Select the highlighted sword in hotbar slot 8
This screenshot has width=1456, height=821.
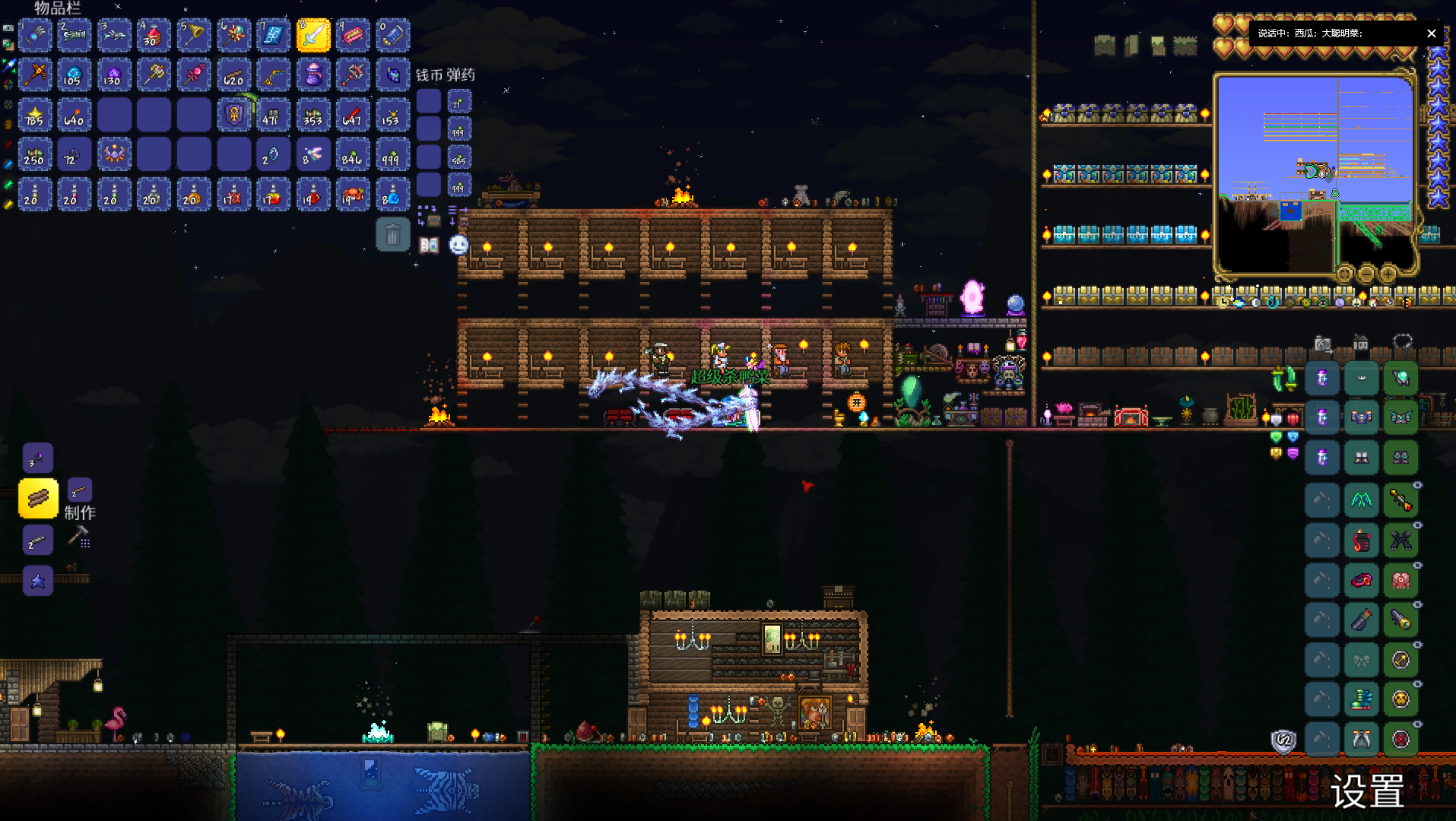pos(312,35)
